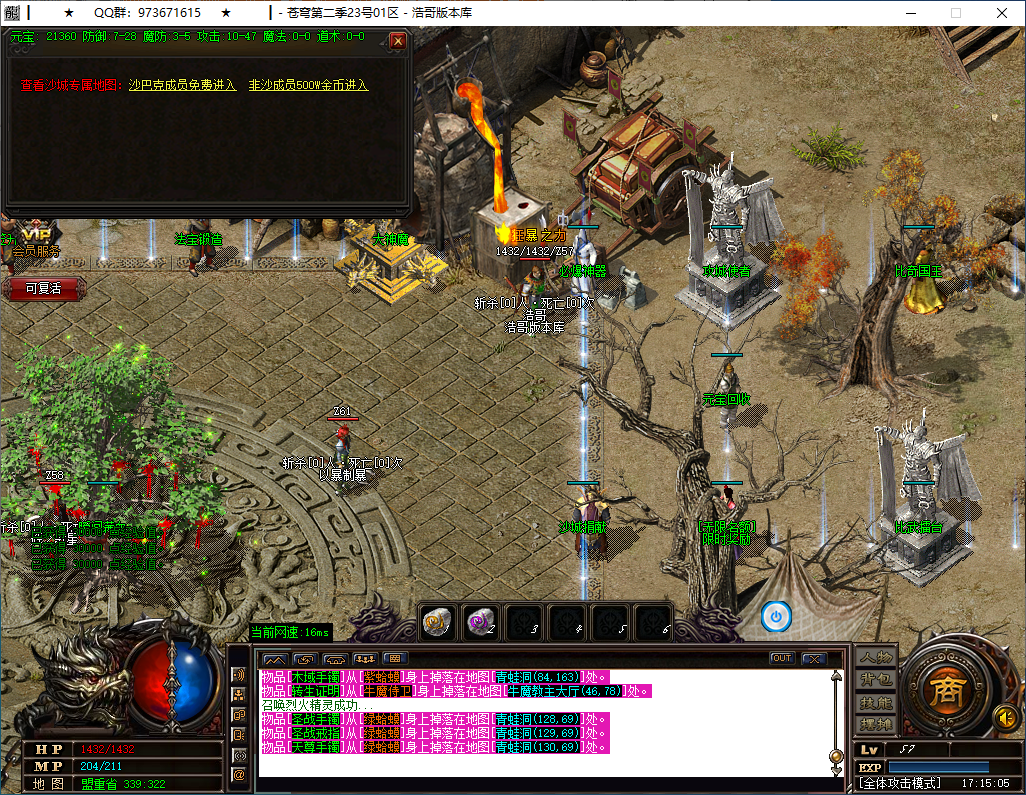Select 非沙成员500W金币进入 option

pyautogui.click(x=308, y=86)
